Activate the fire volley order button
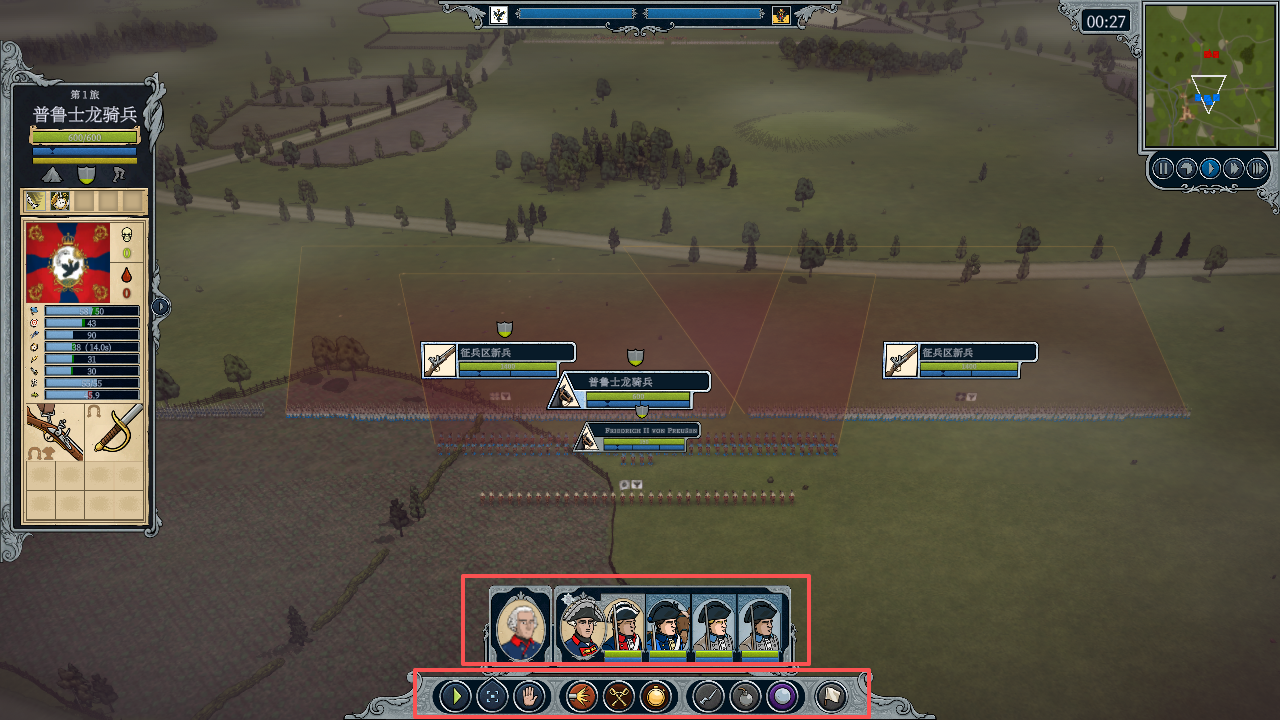This screenshot has height=720, width=1280. 582,696
